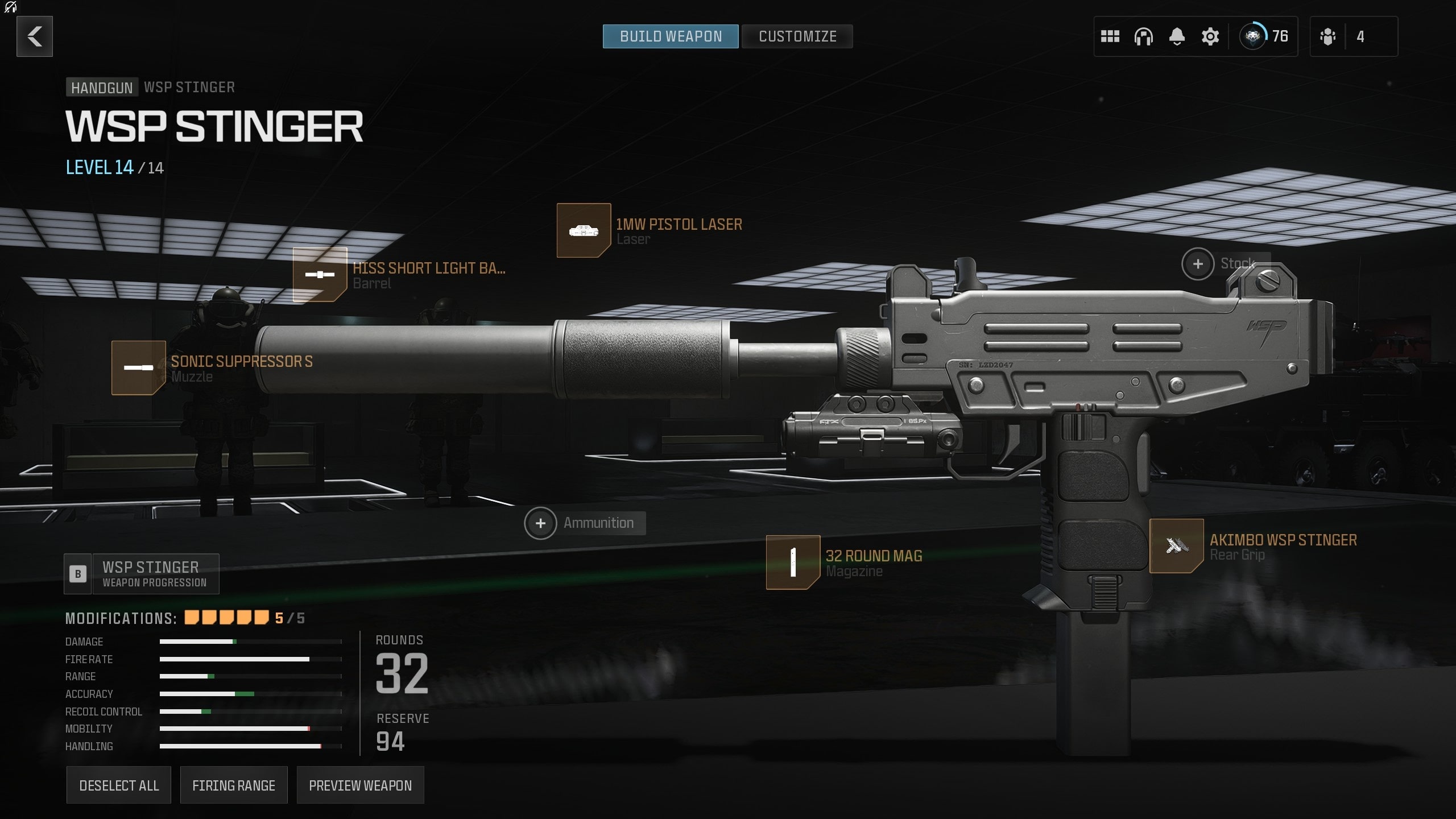
Task: Check notifications via the bell icon
Action: pyautogui.click(x=1176, y=36)
